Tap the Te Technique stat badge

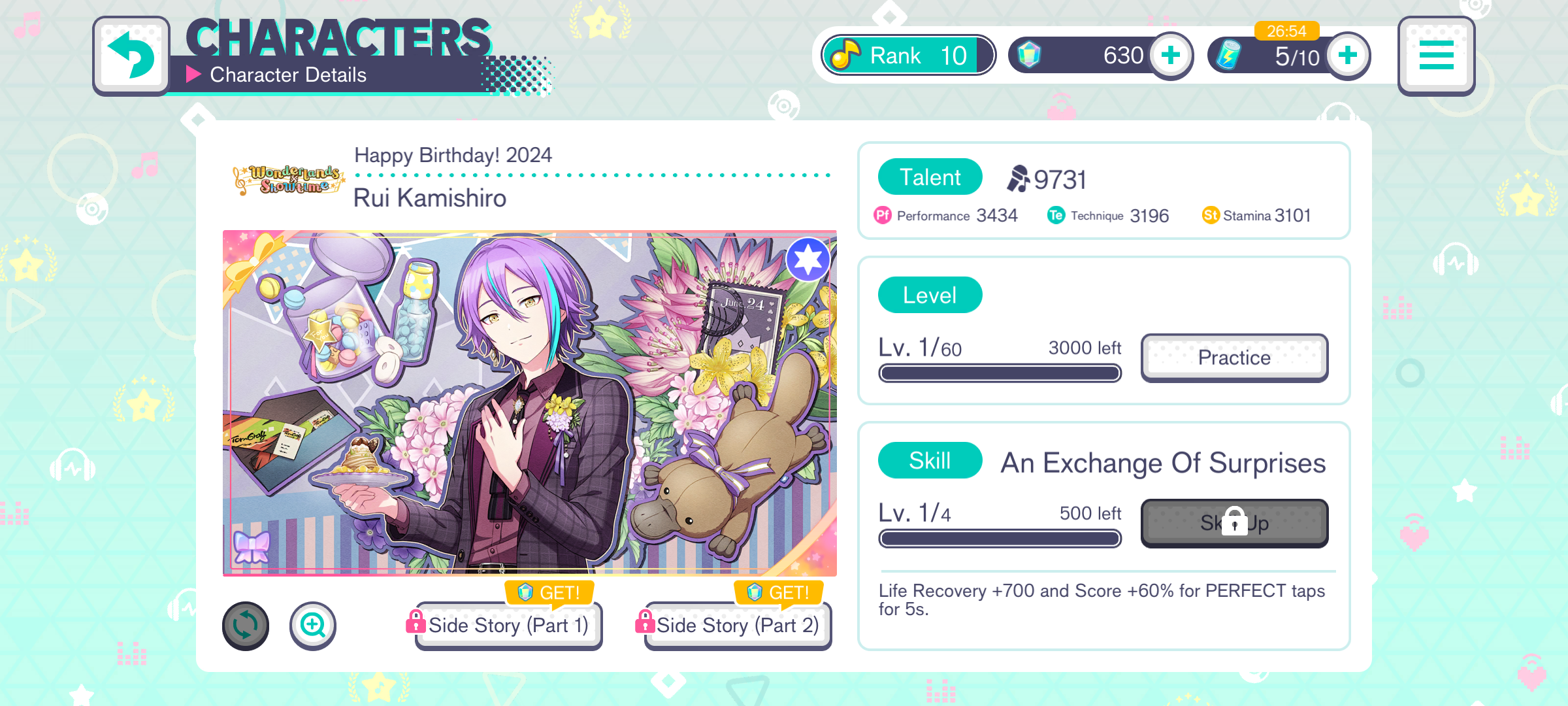[x=1055, y=215]
